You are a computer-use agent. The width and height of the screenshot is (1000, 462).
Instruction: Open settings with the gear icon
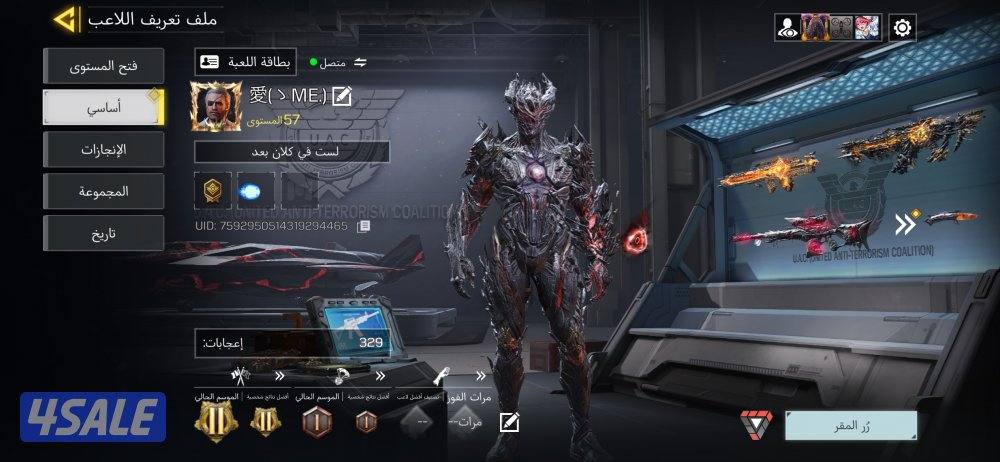coord(902,28)
